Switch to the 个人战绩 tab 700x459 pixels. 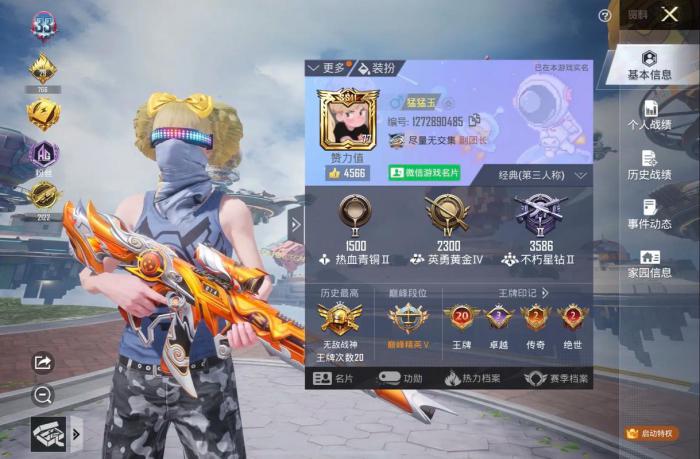tap(649, 116)
